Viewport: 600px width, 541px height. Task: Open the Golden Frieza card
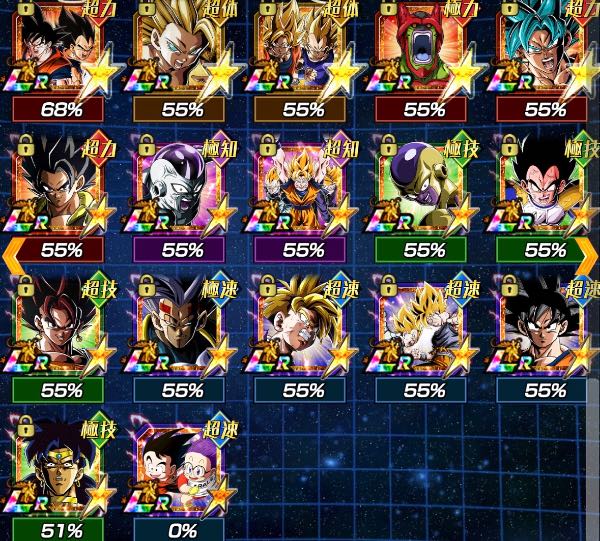pyautogui.click(x=425, y=190)
